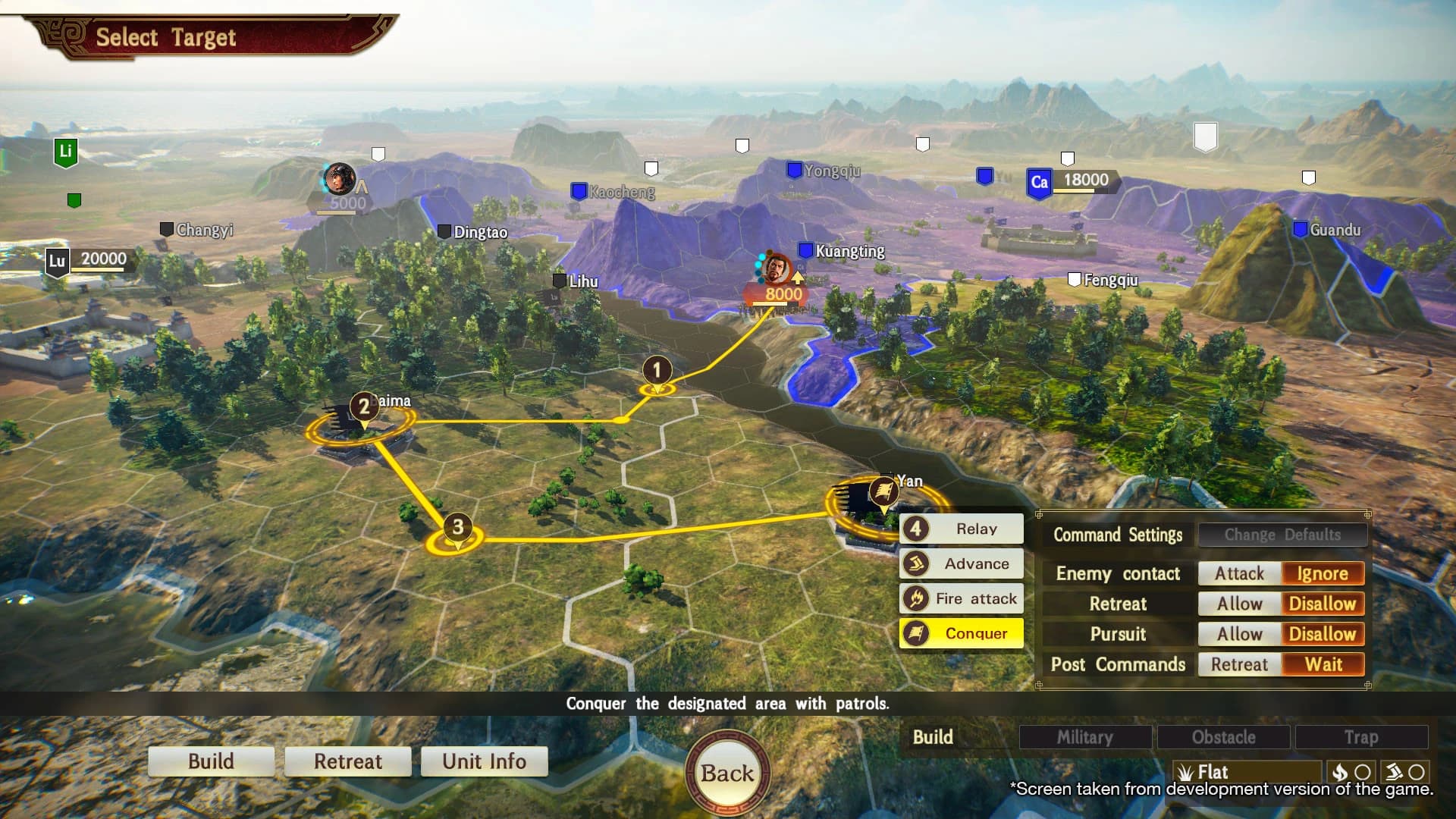Screen dimensions: 1456x819
Task: Click the green Li faction banner
Action: 64,151
